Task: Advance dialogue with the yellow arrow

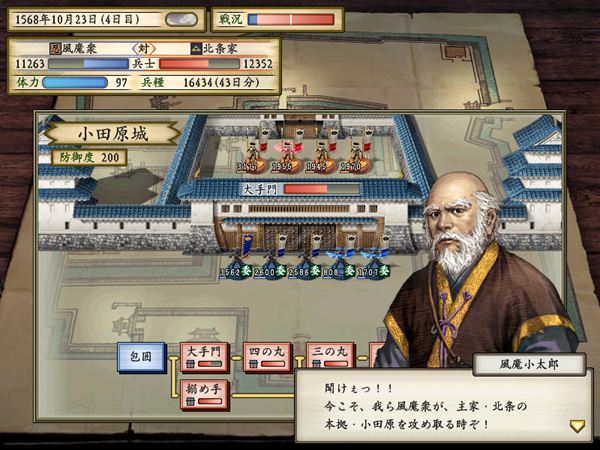Action: [577, 425]
